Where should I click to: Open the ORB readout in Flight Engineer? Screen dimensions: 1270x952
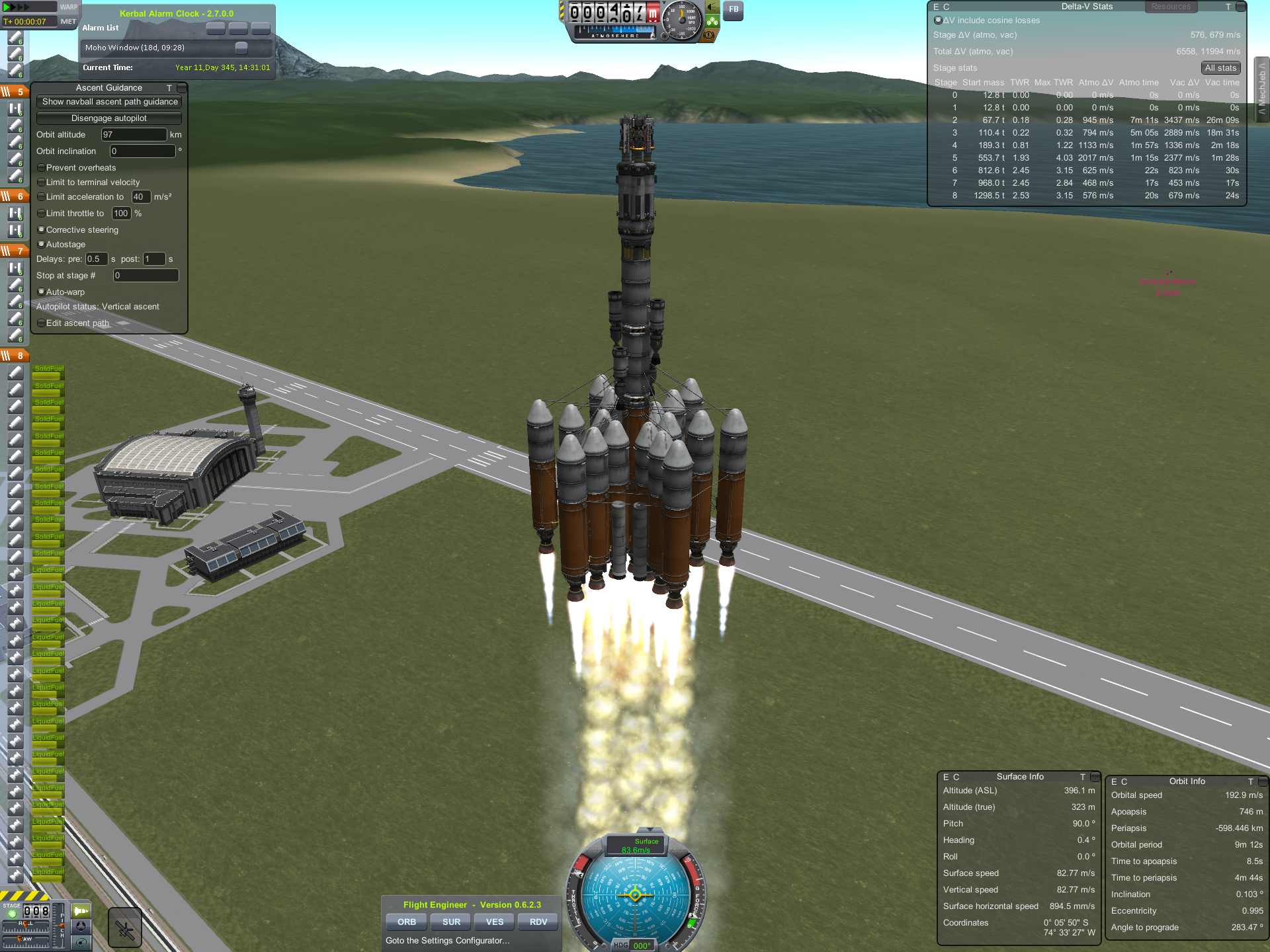[x=407, y=922]
